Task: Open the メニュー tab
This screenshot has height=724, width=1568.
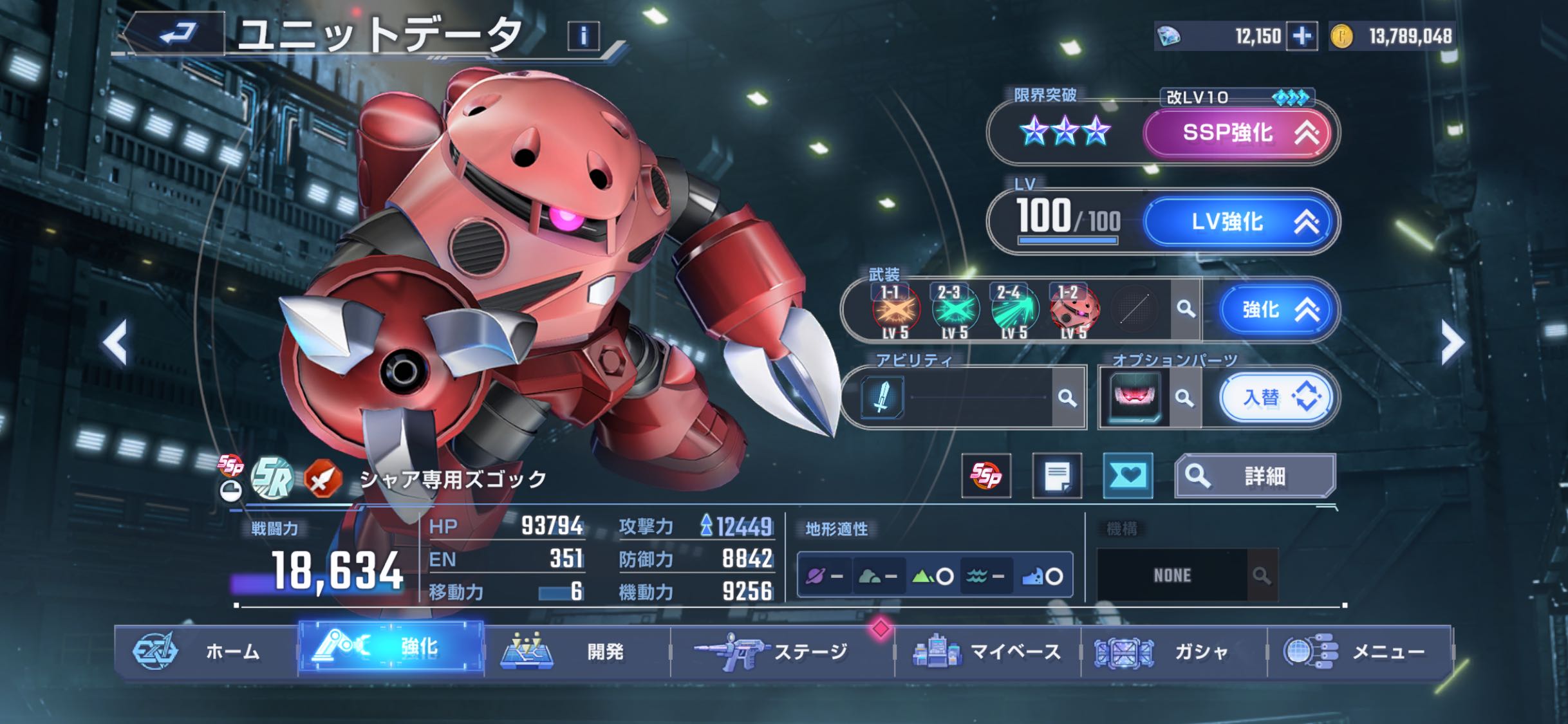Action: tap(1359, 651)
